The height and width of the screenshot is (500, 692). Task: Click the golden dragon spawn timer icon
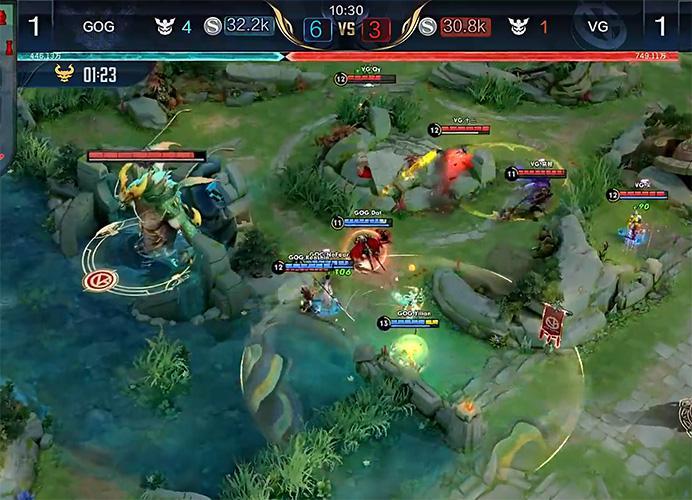tap(67, 73)
